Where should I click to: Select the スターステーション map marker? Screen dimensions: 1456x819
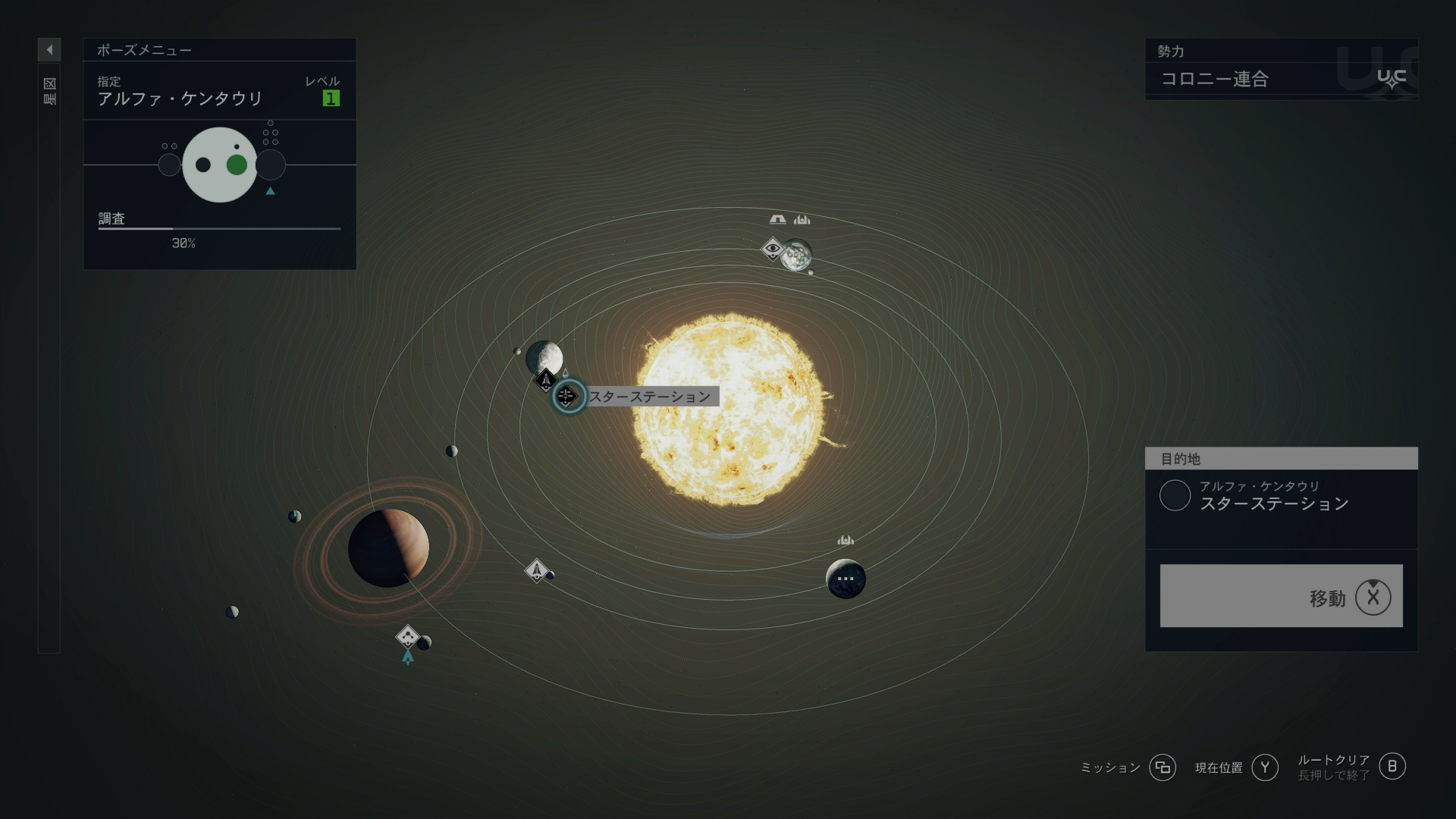tap(567, 396)
